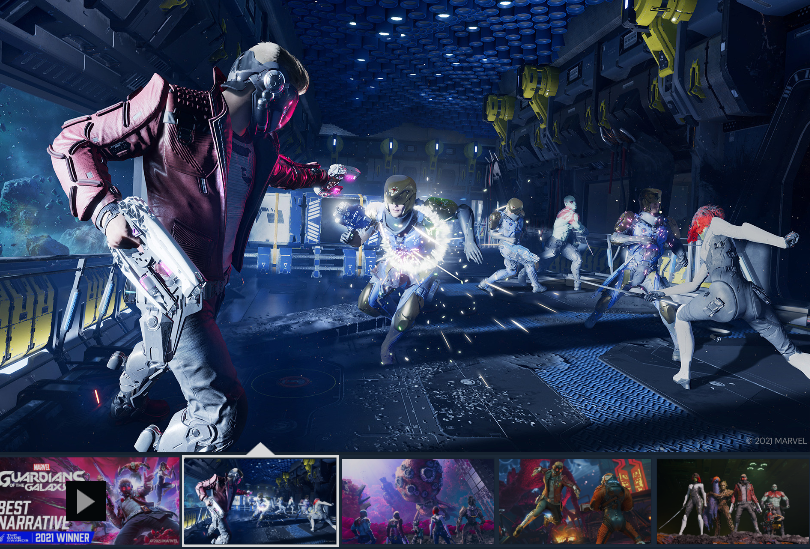810x549 pixels.
Task: Play the Best Narrative 2021 Winner trailer
Action: coord(86,501)
